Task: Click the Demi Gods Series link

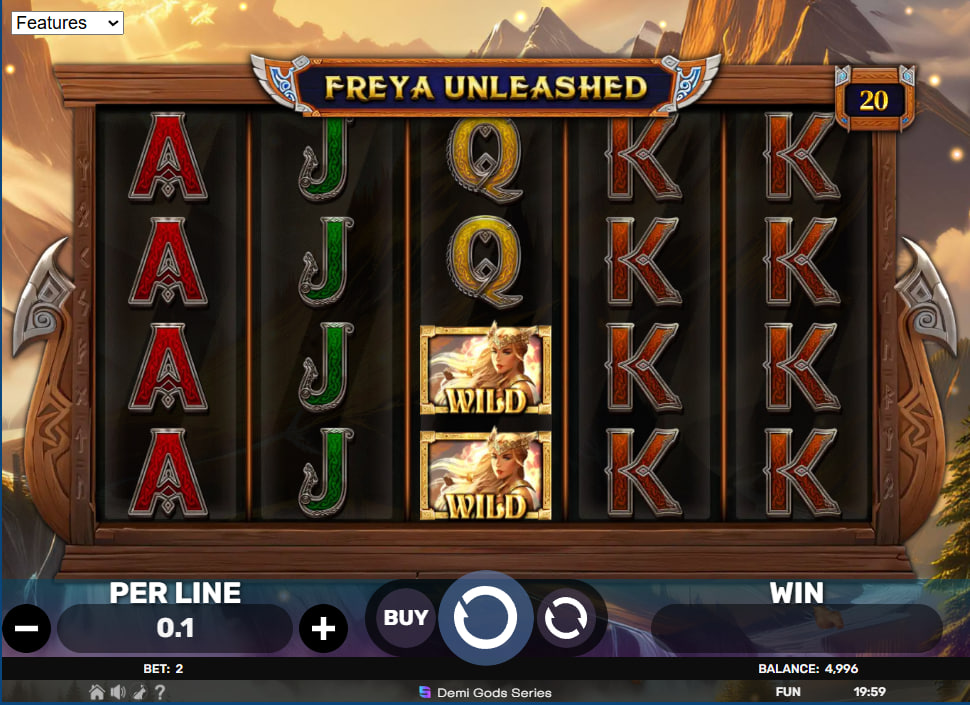Action: coord(485,692)
